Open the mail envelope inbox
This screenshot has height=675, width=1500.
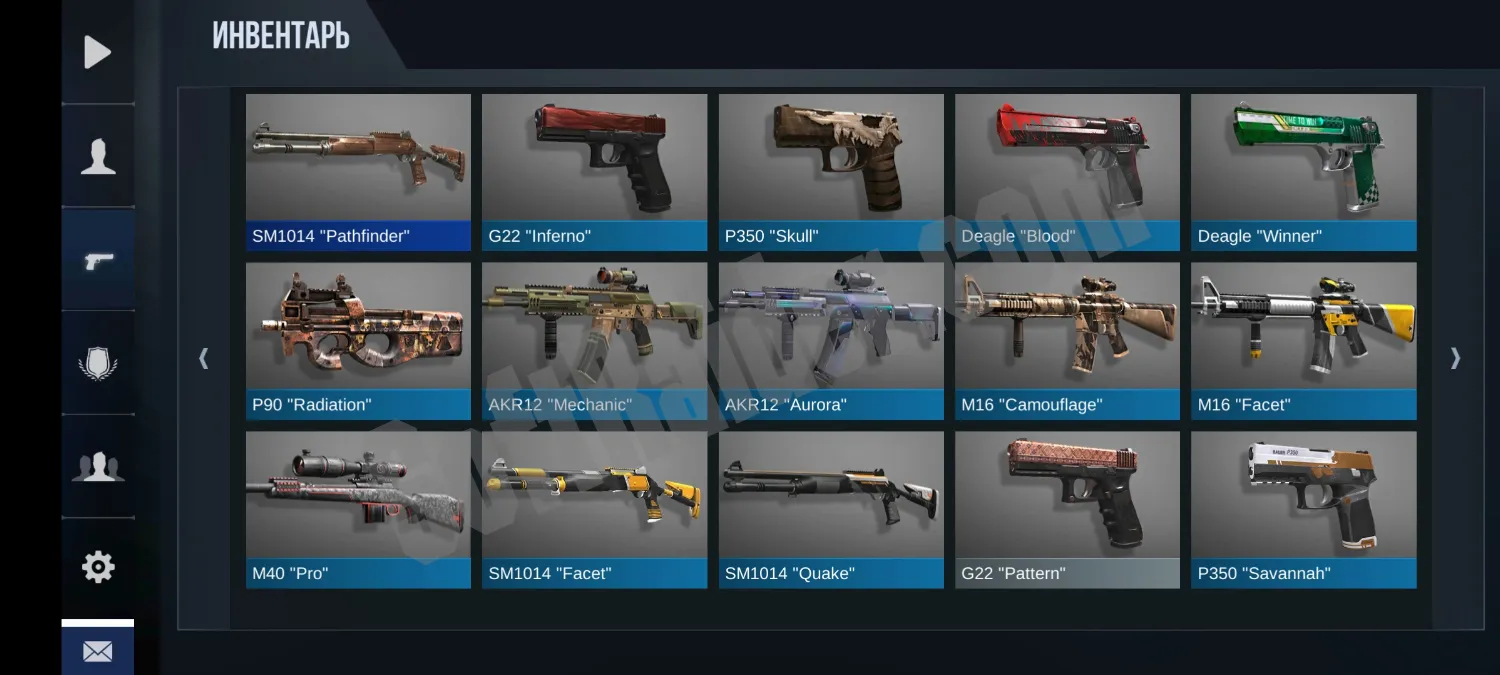98,651
